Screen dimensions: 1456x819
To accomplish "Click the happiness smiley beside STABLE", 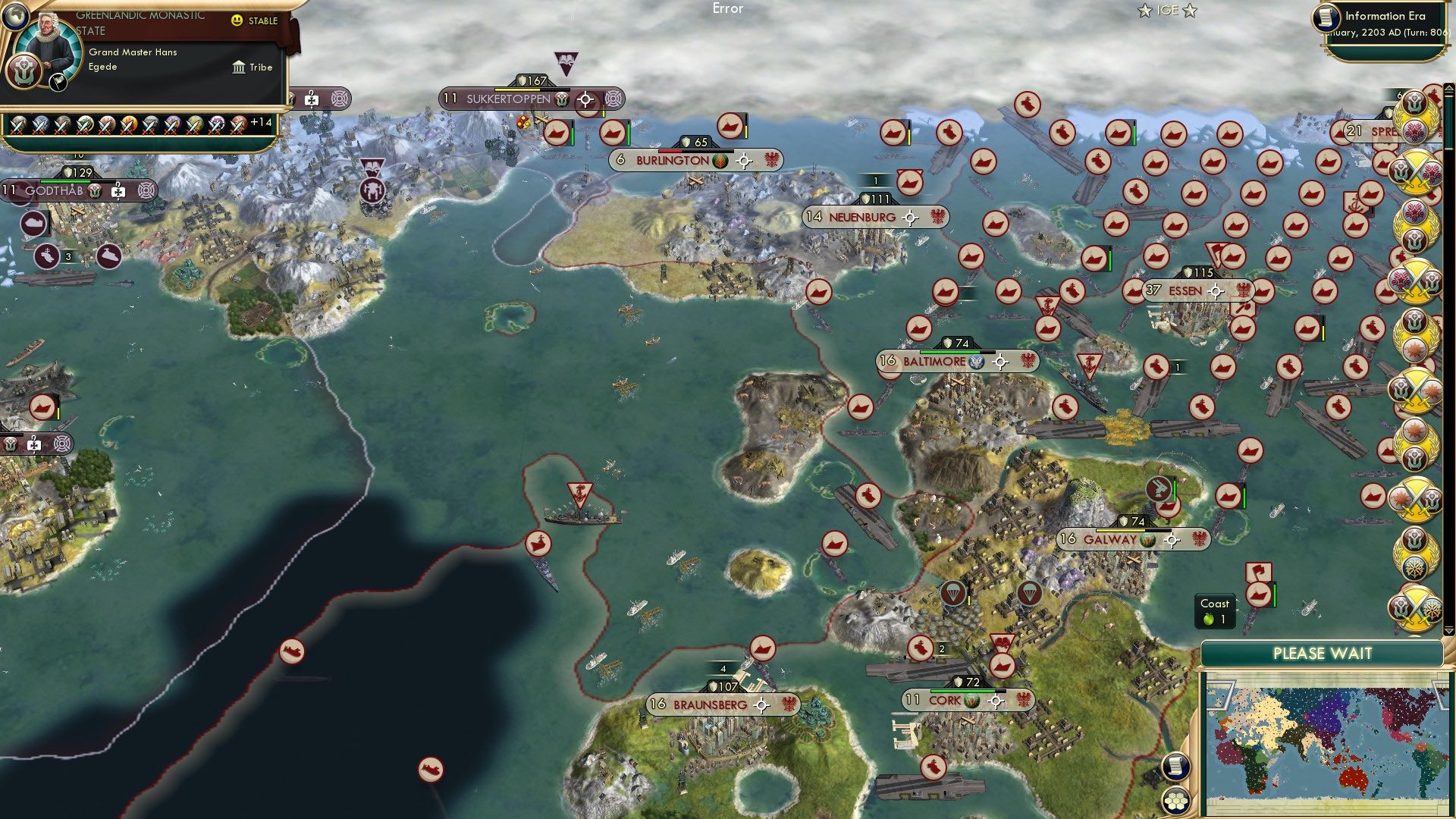I will point(237,21).
